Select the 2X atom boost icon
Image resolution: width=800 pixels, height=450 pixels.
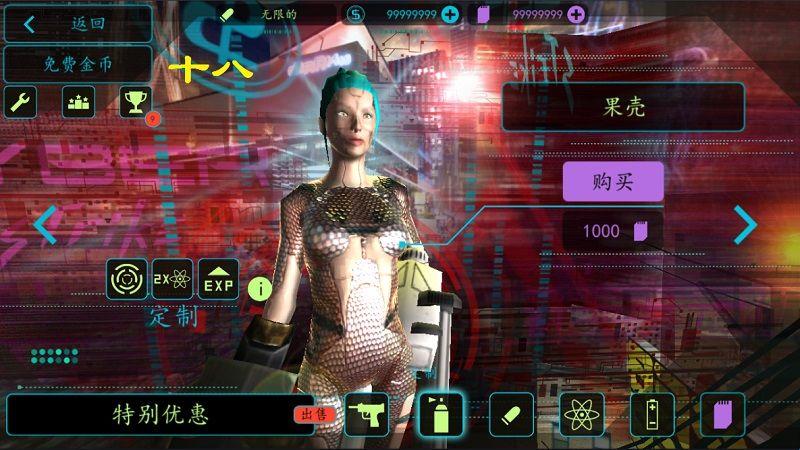coord(172,279)
